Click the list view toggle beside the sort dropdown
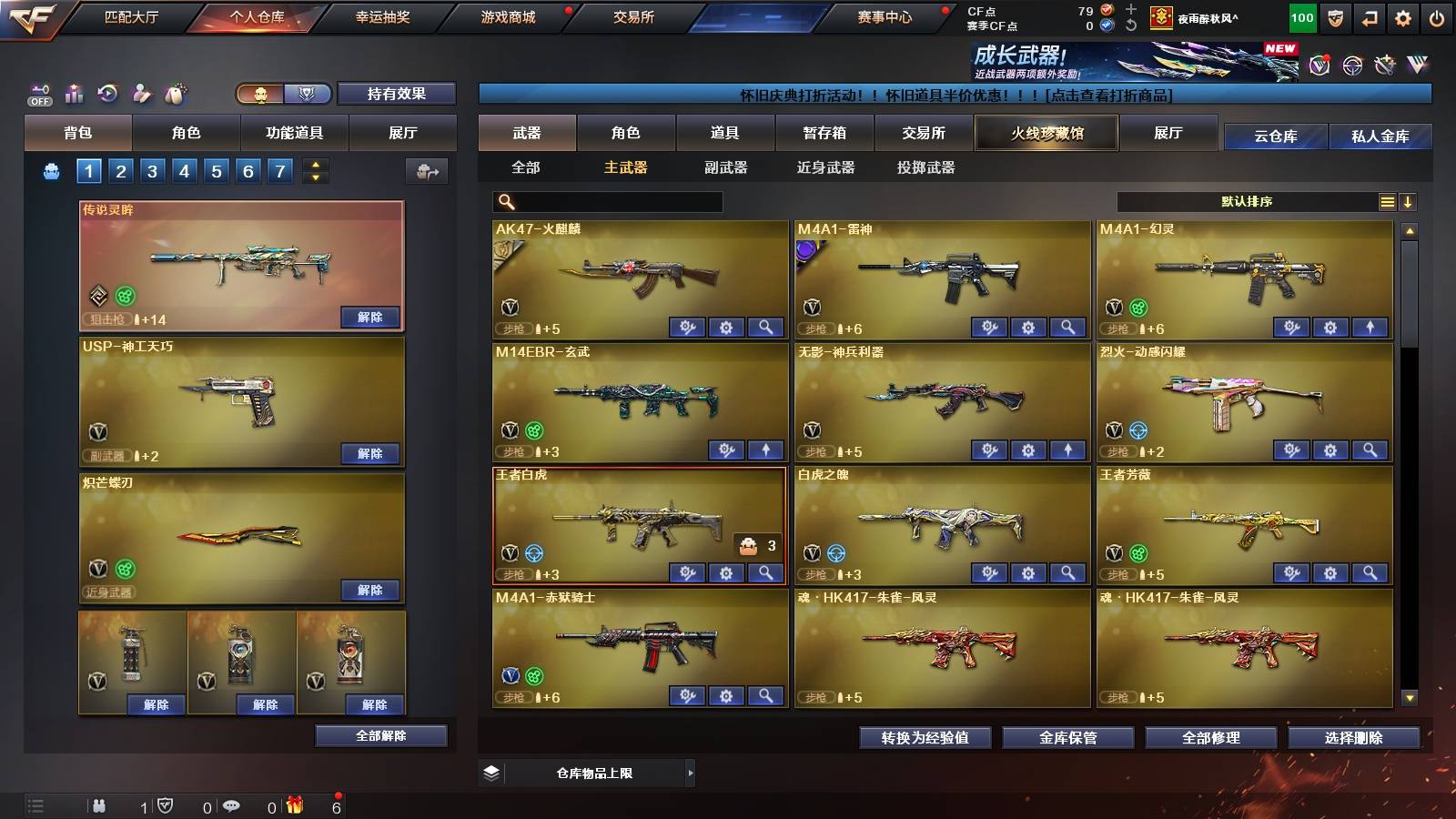The height and width of the screenshot is (819, 1456). [x=1385, y=201]
